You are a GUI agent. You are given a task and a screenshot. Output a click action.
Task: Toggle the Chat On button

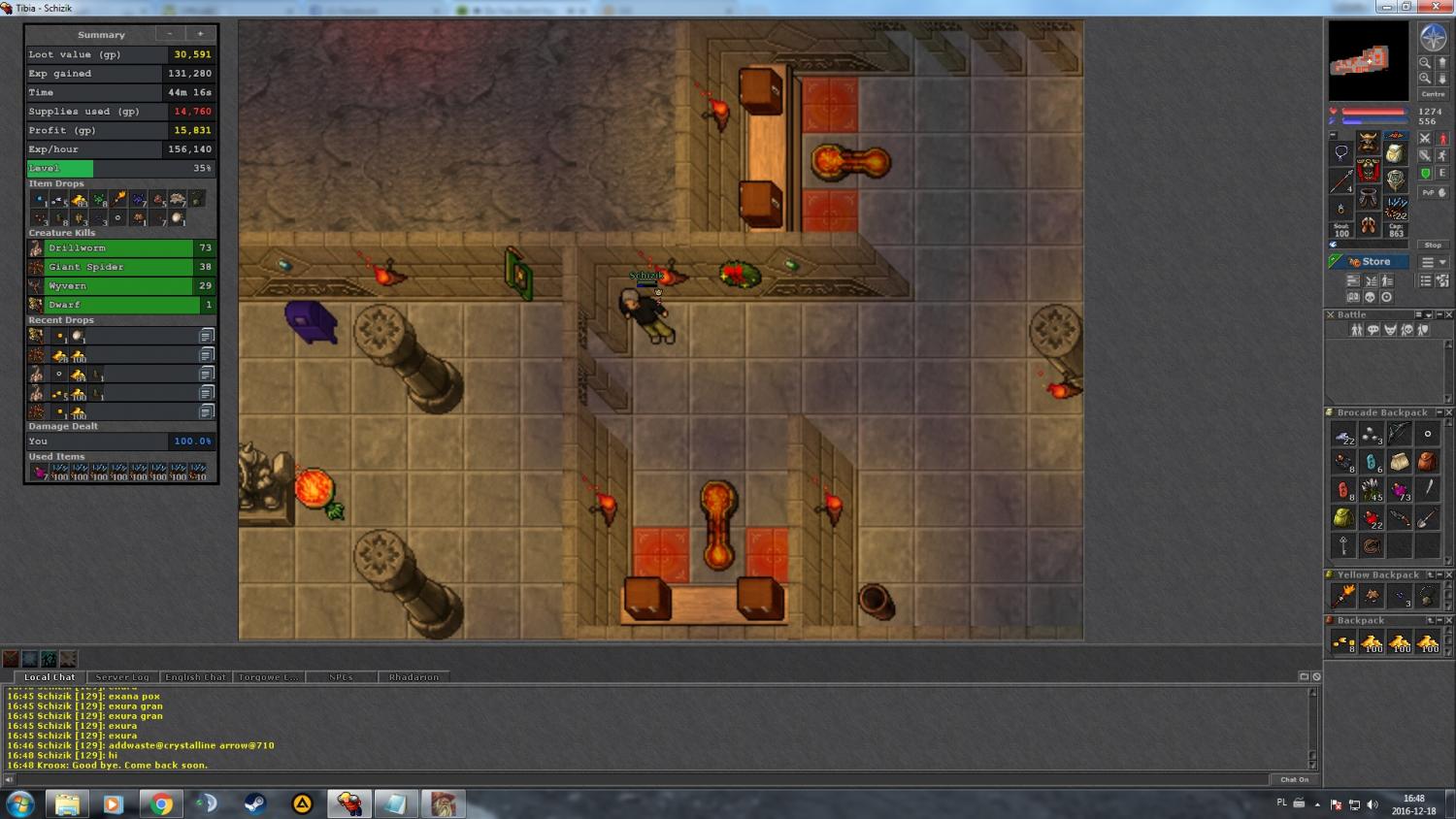click(1294, 779)
